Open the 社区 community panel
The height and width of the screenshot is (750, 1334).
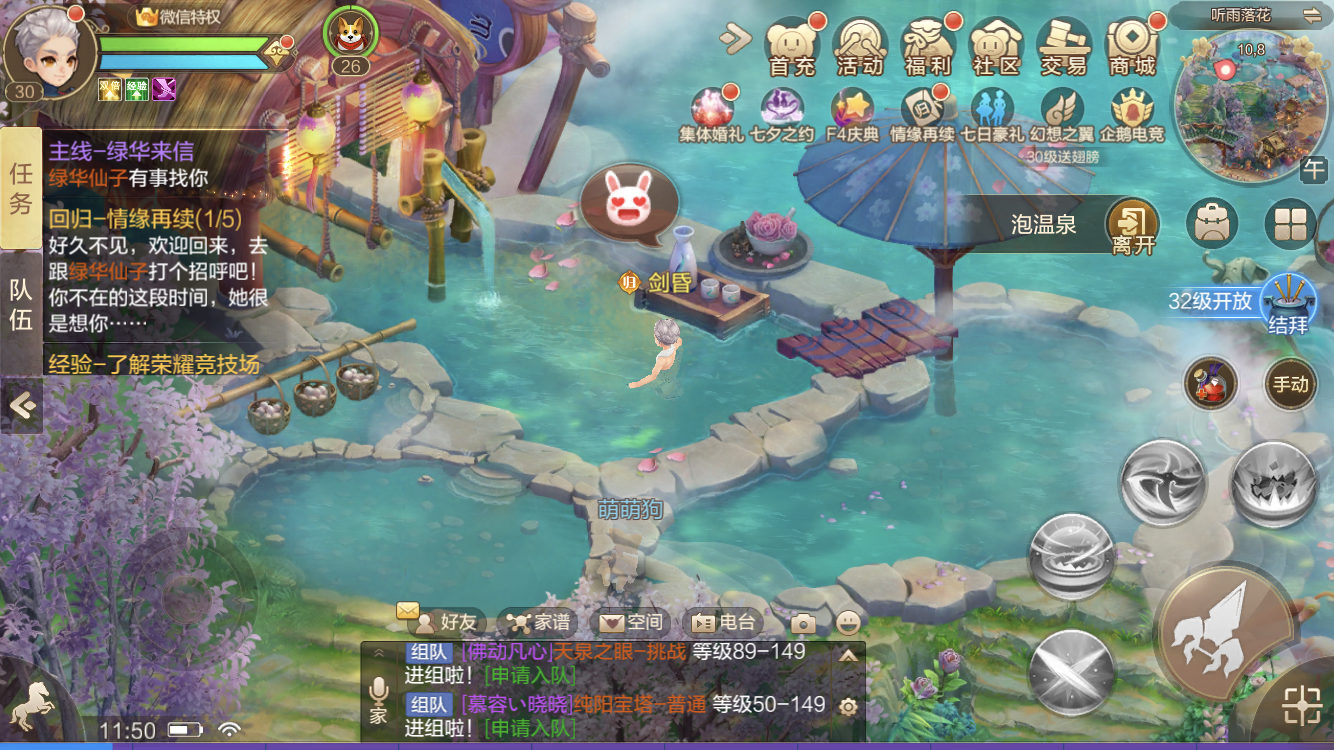coord(995,46)
